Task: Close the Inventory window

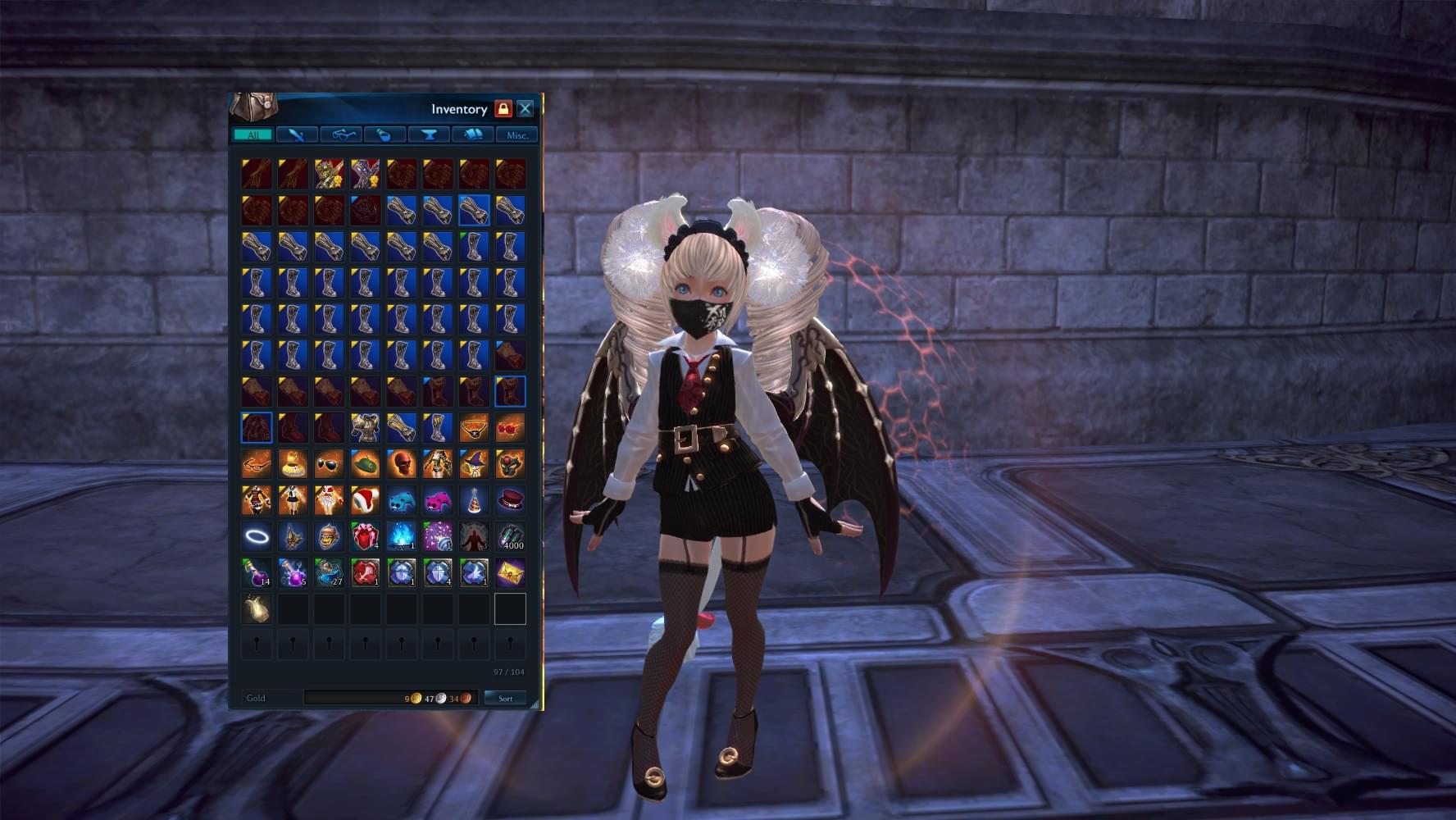Action: (x=526, y=108)
